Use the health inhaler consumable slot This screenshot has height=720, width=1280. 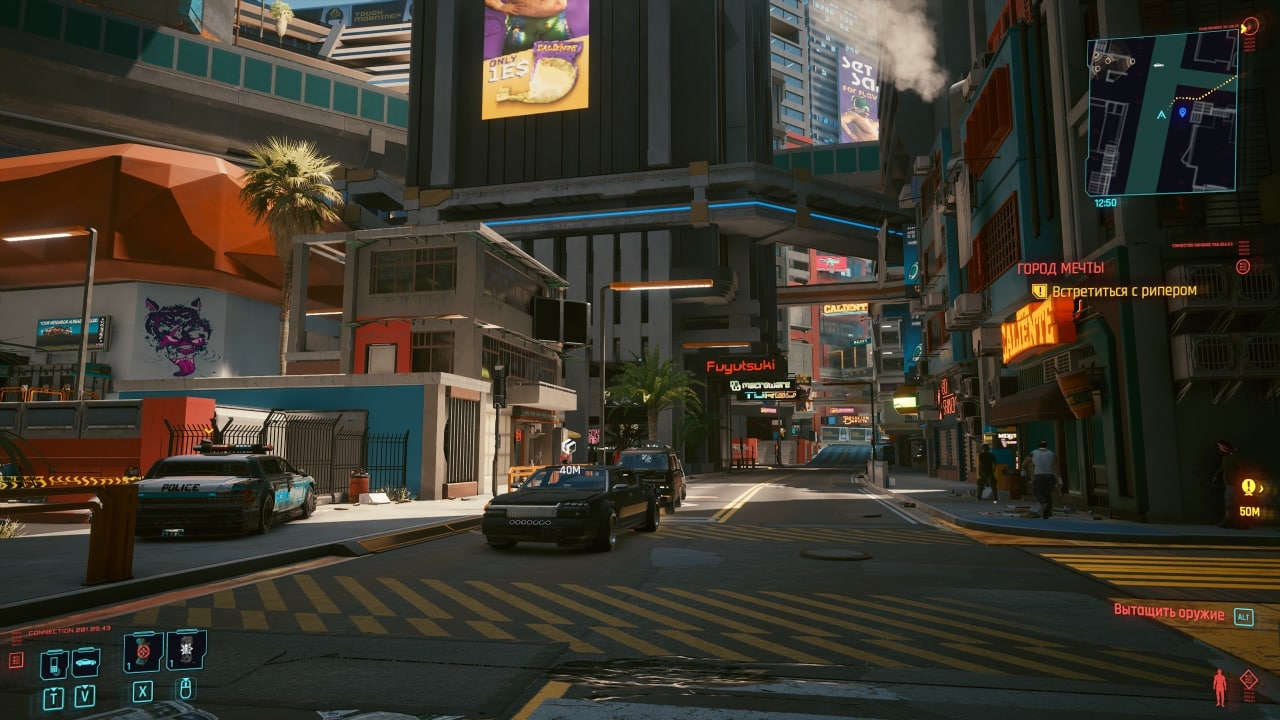click(x=143, y=651)
